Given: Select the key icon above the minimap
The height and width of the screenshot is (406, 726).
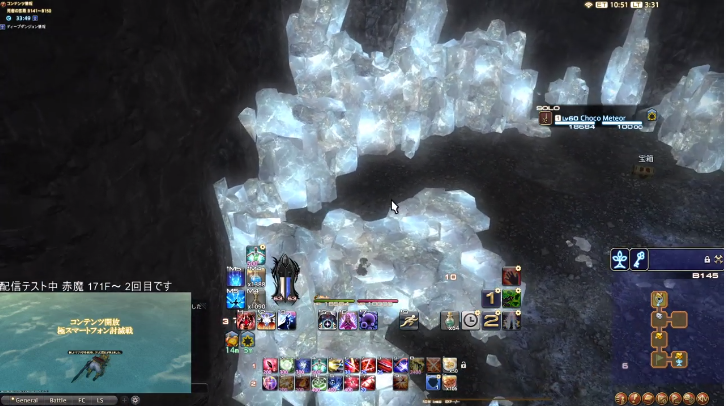Looking at the screenshot, I should coord(638,259).
